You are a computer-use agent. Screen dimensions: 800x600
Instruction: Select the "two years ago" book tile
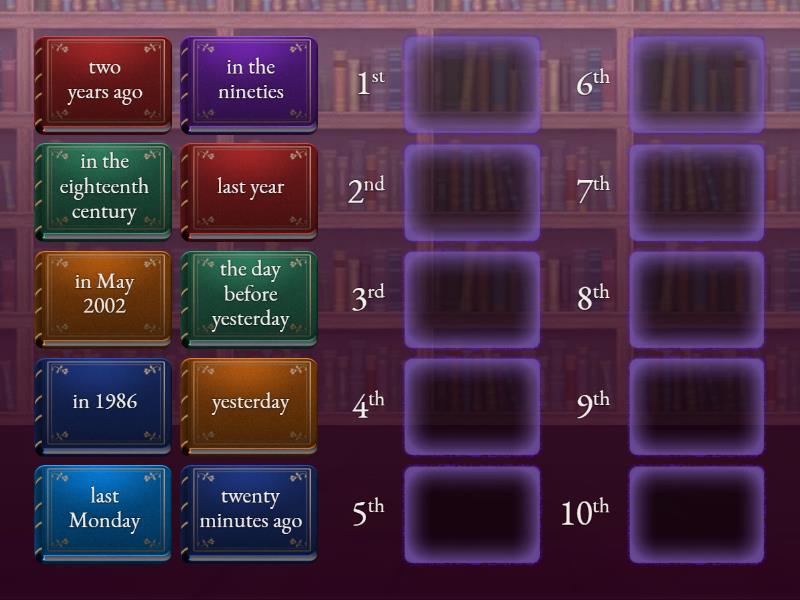[x=103, y=84]
